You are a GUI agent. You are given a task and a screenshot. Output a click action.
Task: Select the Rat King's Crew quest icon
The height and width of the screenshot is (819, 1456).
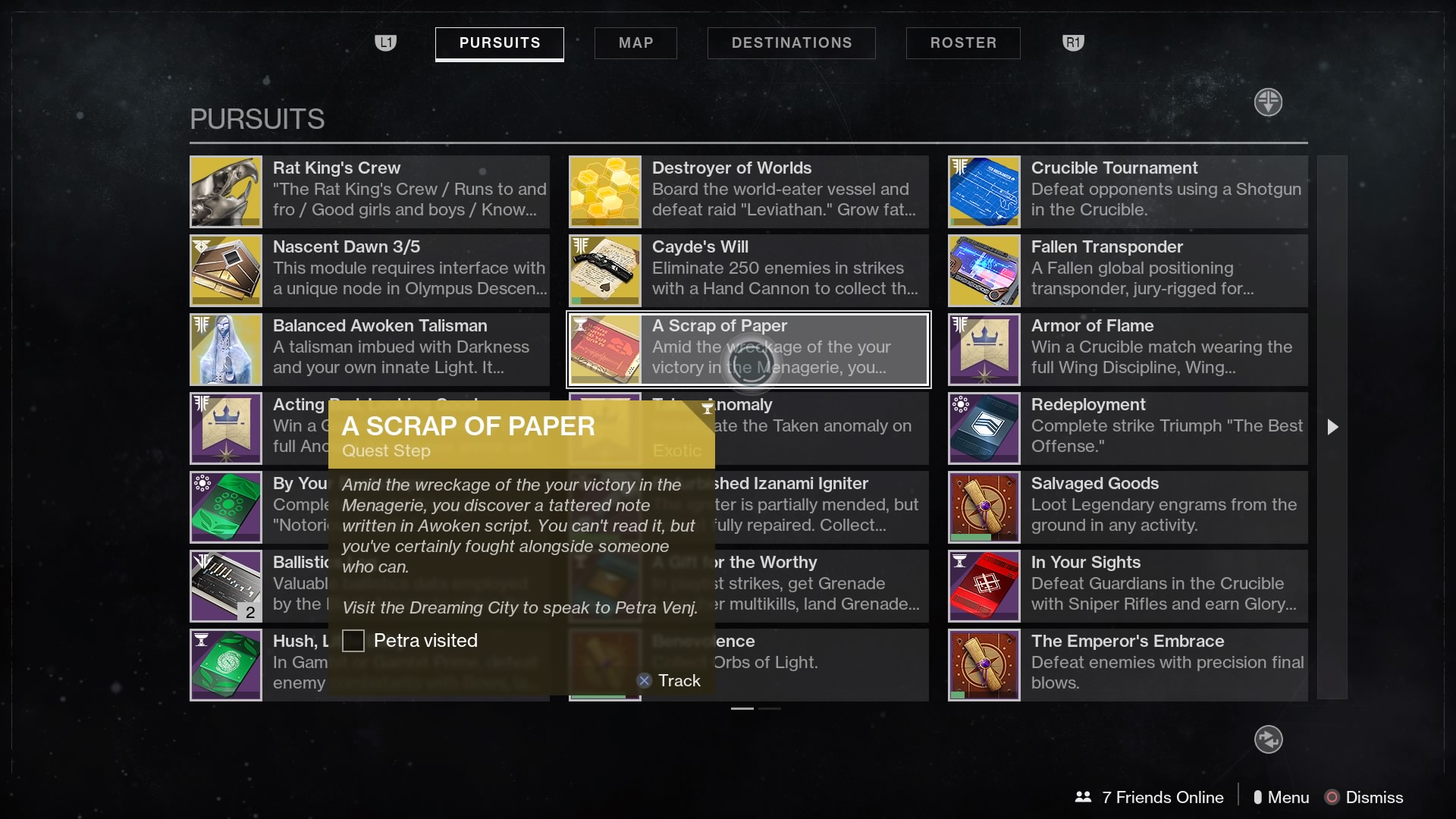point(224,191)
